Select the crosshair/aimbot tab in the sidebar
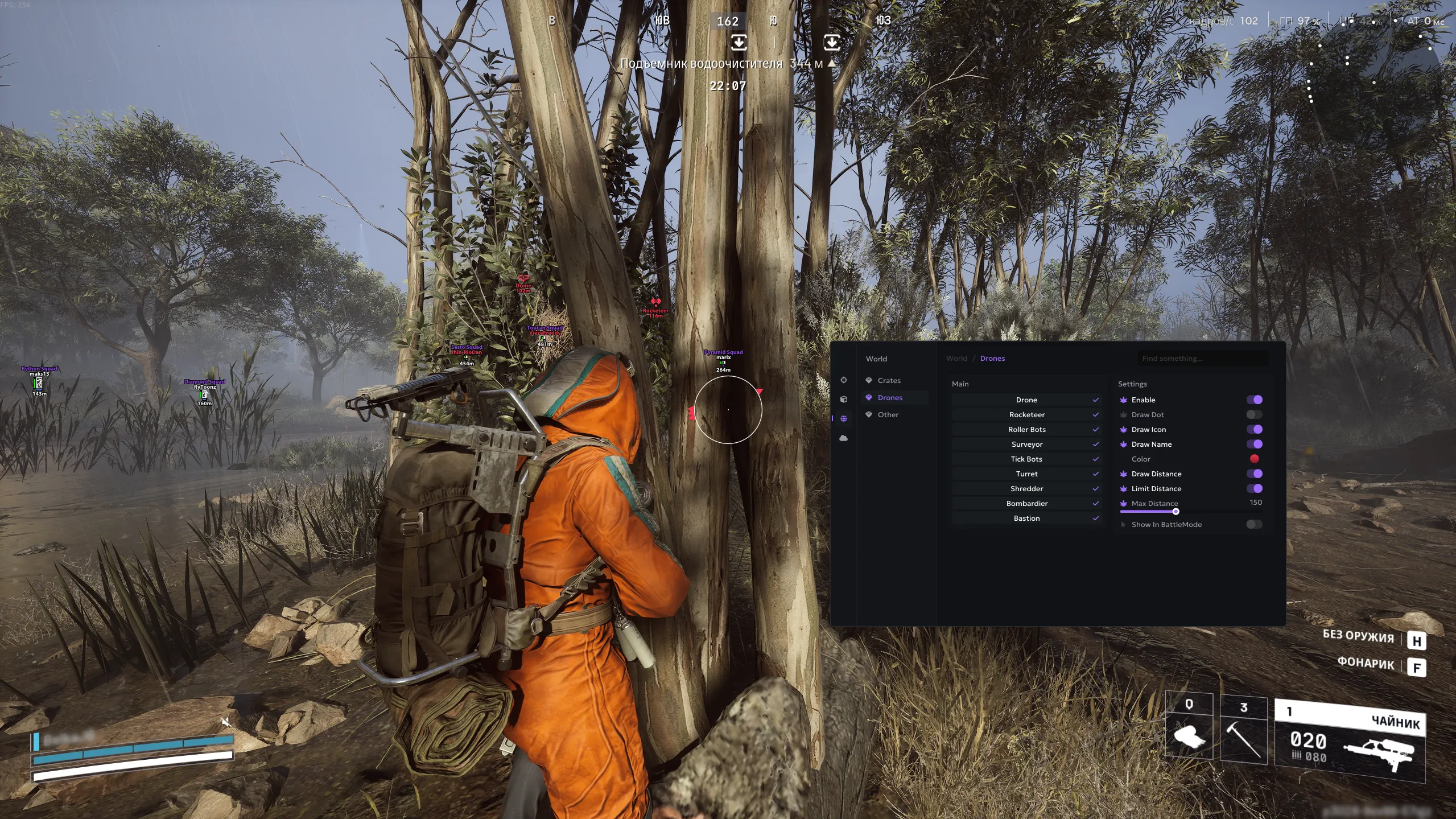This screenshot has height=819, width=1456. (x=844, y=380)
